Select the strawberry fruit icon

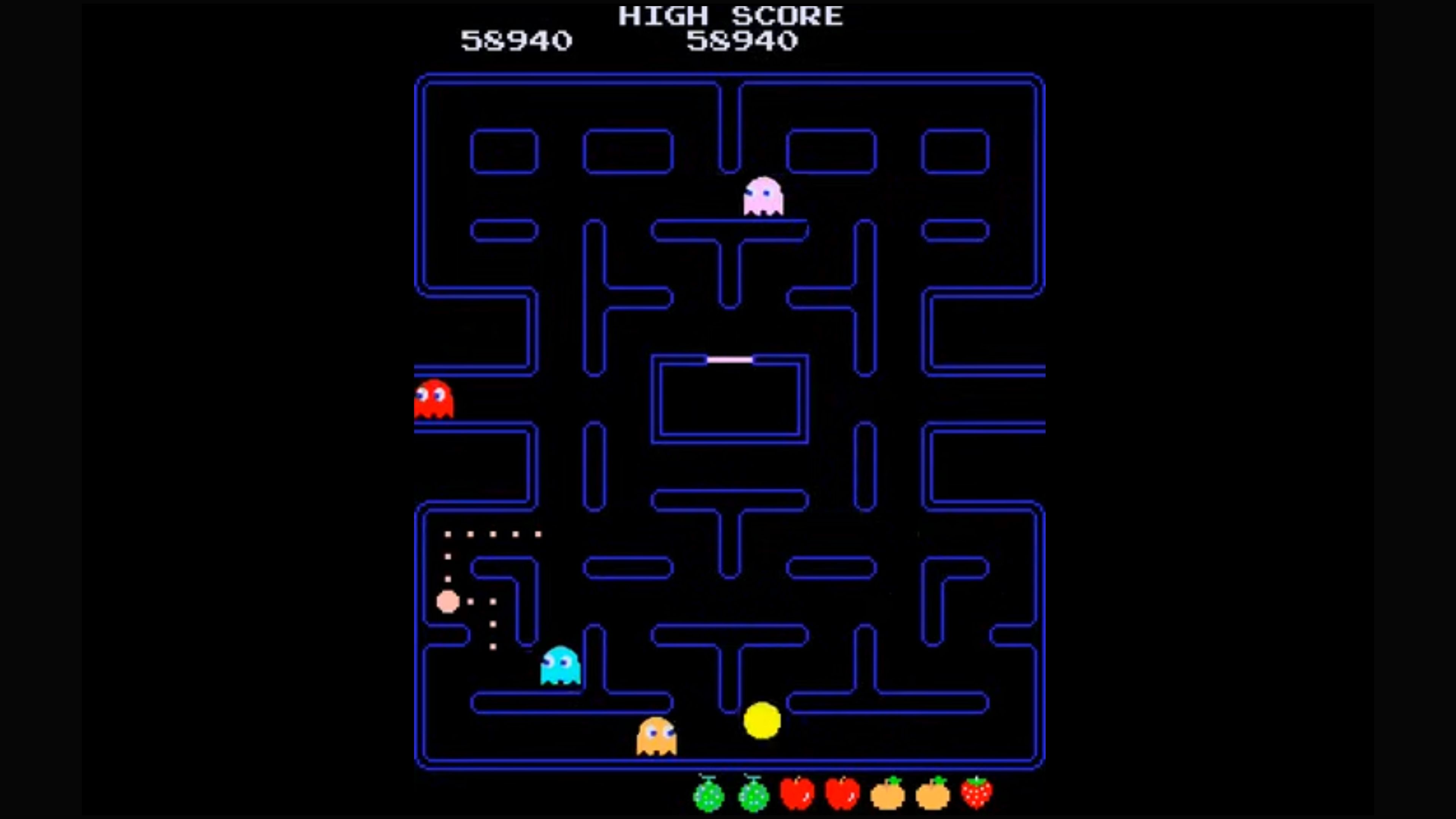coord(977,794)
